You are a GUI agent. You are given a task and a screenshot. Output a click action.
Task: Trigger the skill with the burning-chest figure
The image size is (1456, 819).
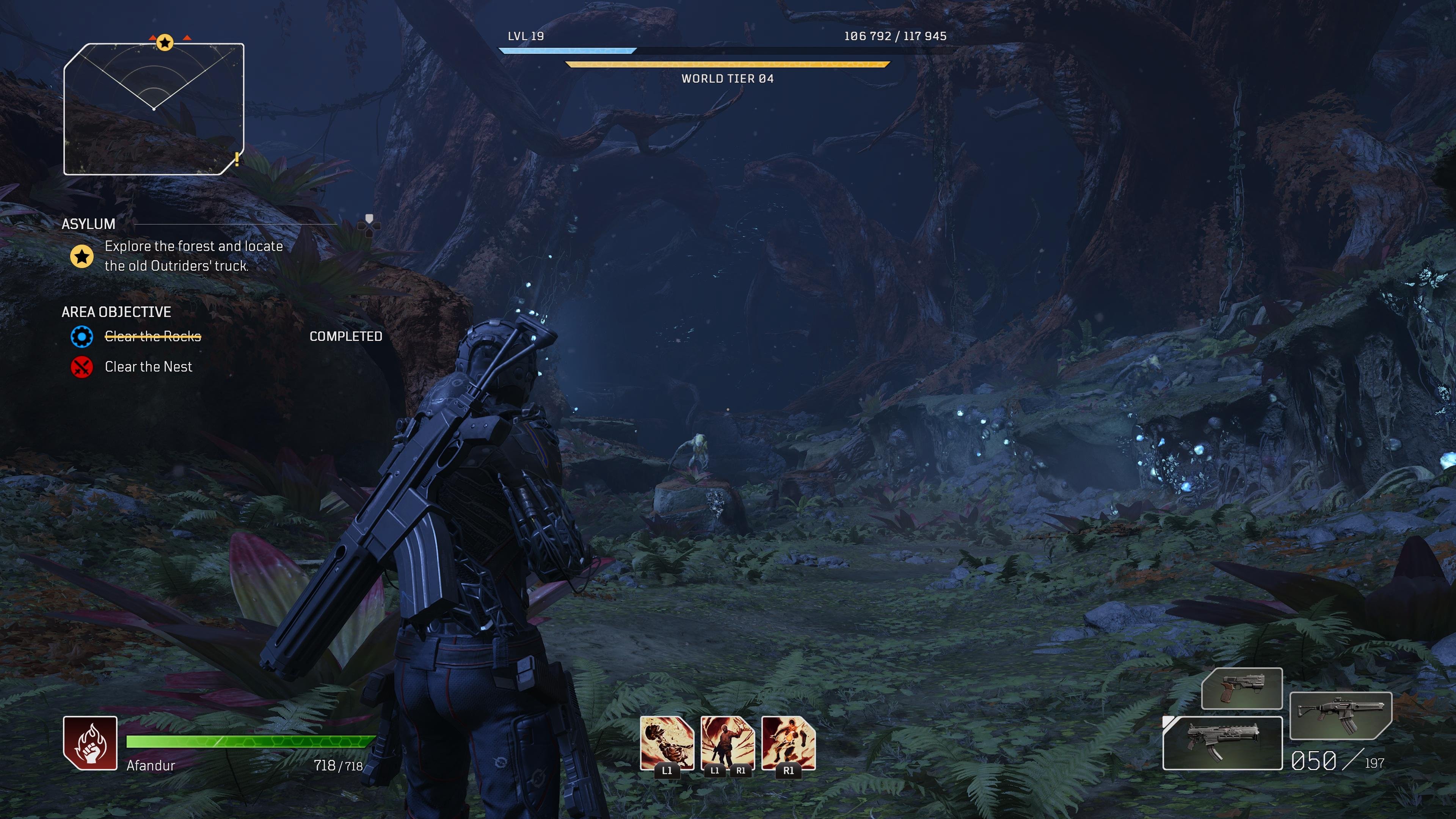pos(789,743)
